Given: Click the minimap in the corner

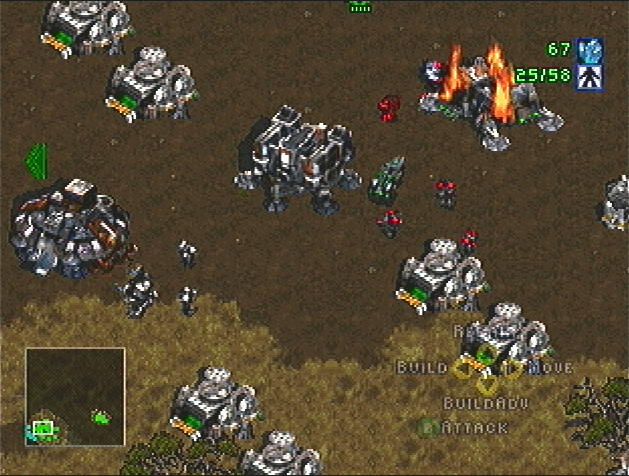Looking at the screenshot, I should [75, 395].
